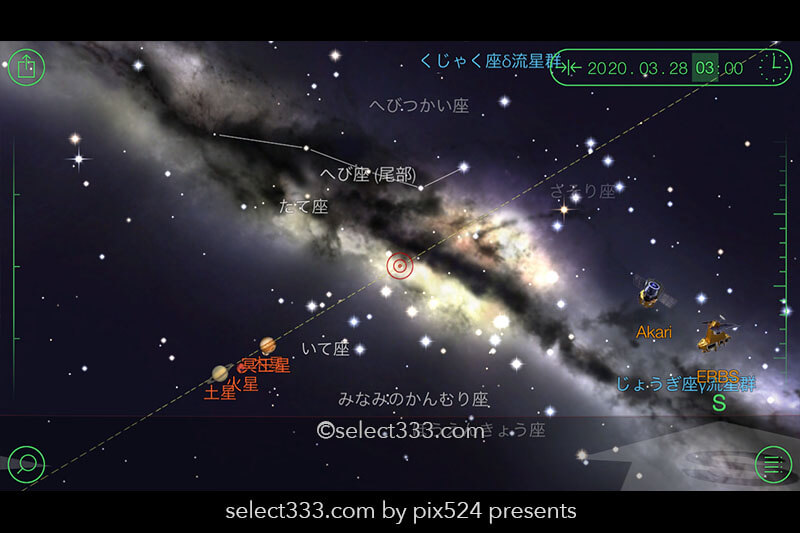The width and height of the screenshot is (800, 533).
Task: Reset to current time with arrows icon
Action: click(x=570, y=68)
